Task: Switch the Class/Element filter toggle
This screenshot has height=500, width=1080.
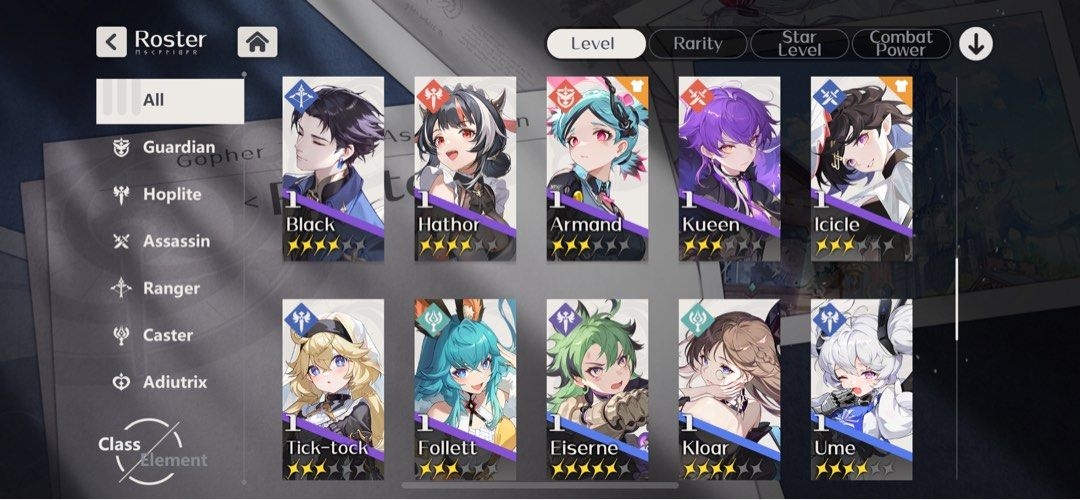Action: tap(150, 451)
